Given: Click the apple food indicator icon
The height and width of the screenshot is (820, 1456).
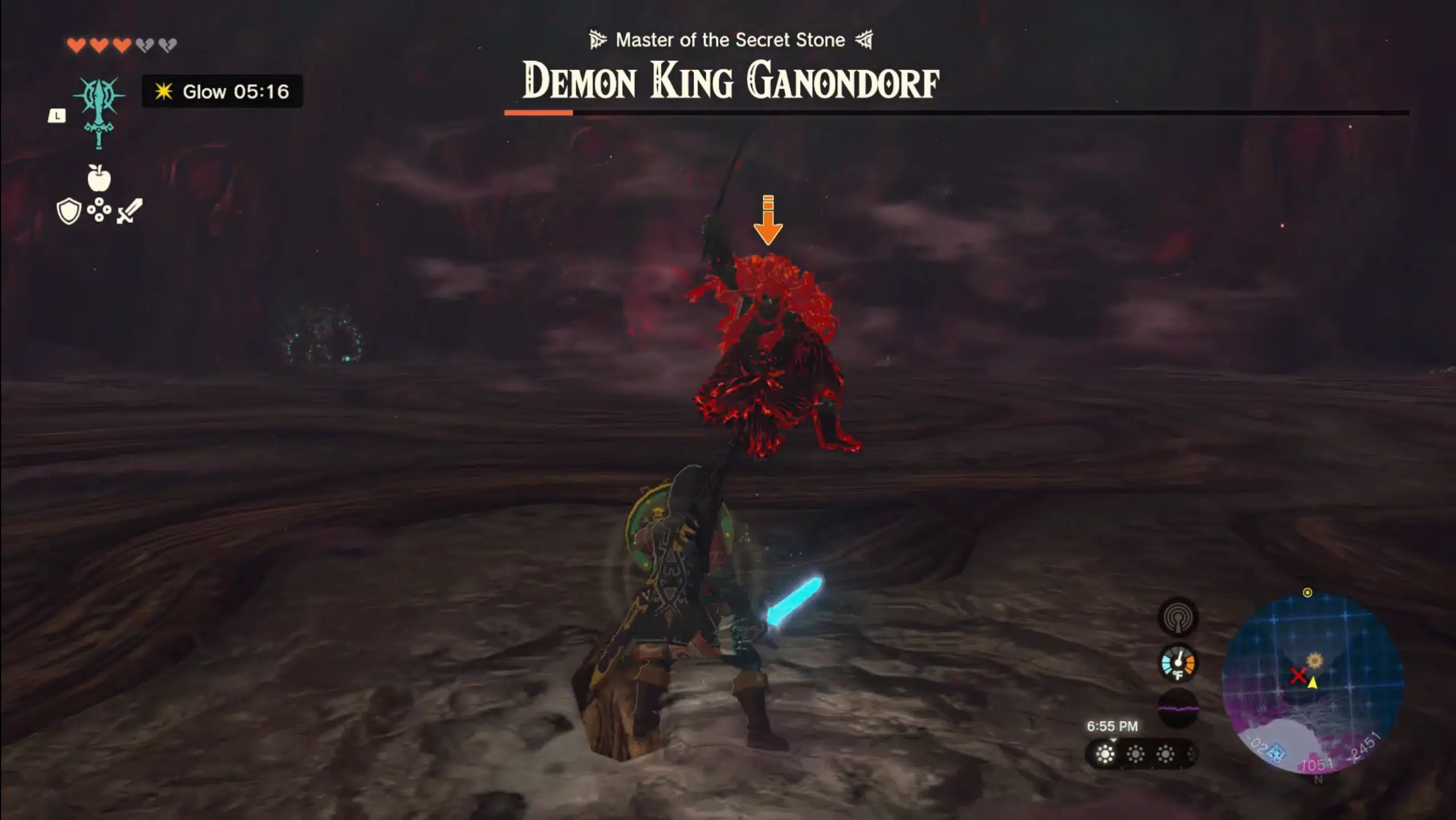Looking at the screenshot, I should point(99,177).
